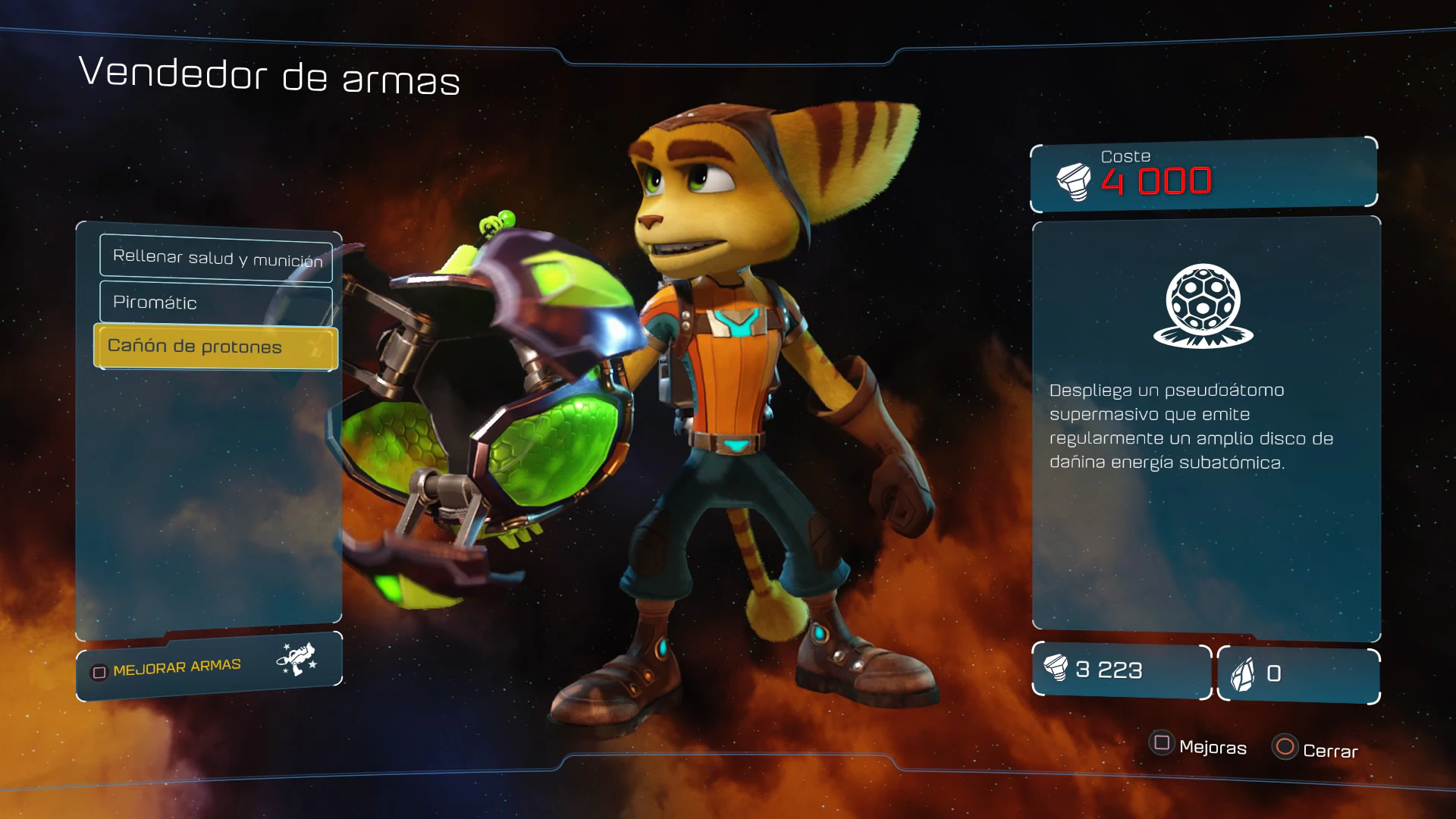Select Cañón de protones weapon
The image size is (1456, 819).
tap(215, 347)
